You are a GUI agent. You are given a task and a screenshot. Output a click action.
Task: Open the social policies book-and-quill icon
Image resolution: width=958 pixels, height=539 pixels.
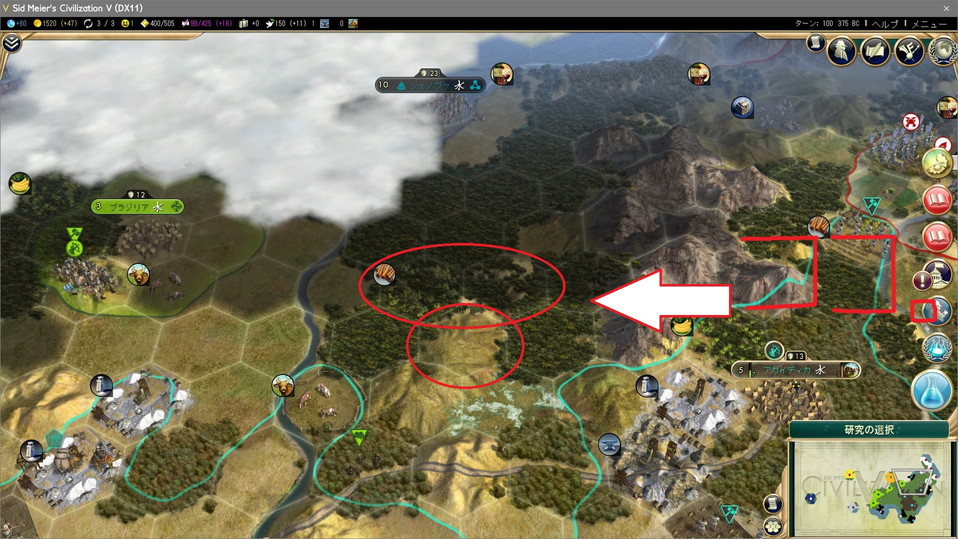(876, 50)
